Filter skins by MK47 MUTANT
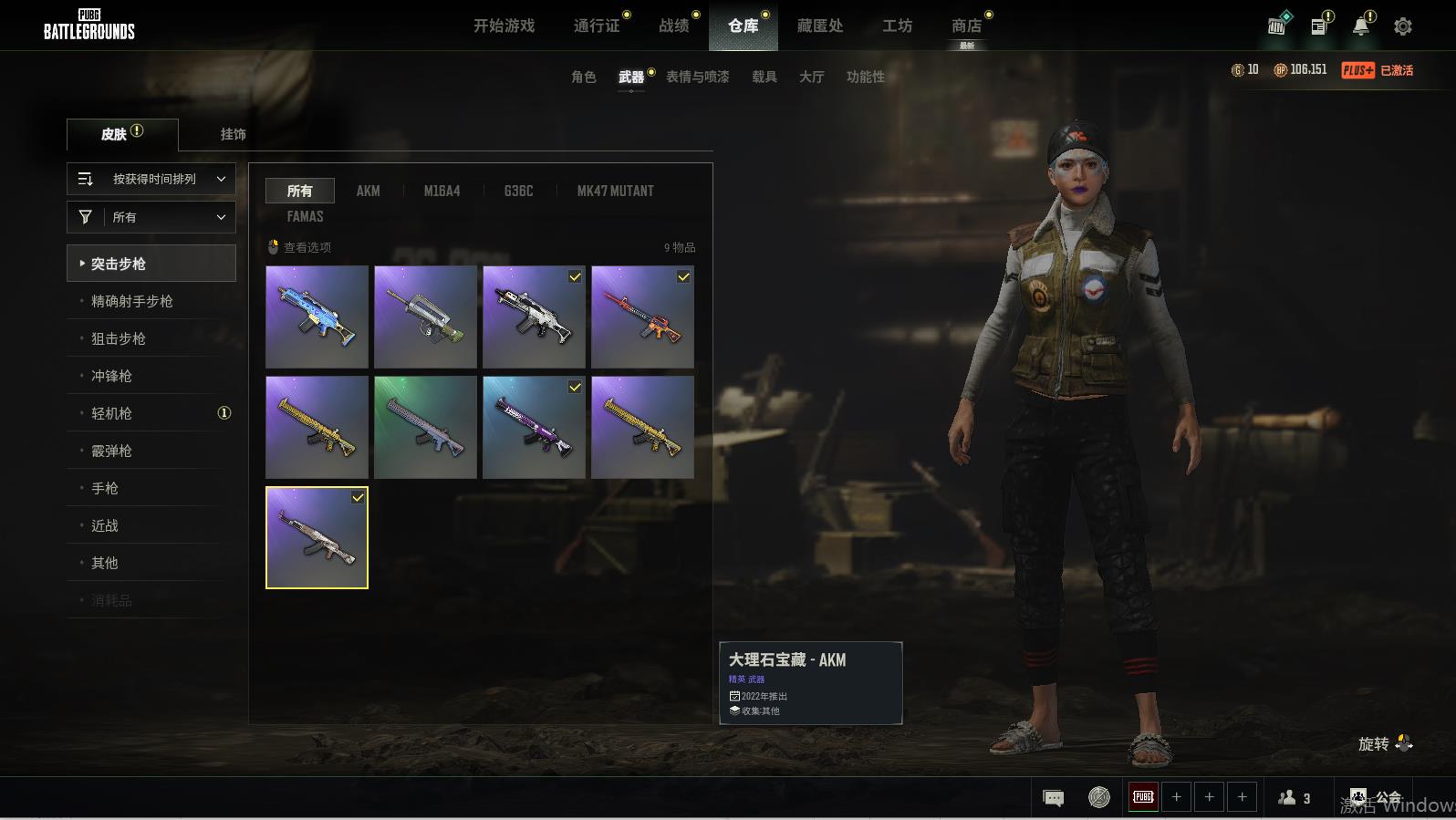The image size is (1456, 820). (x=615, y=191)
